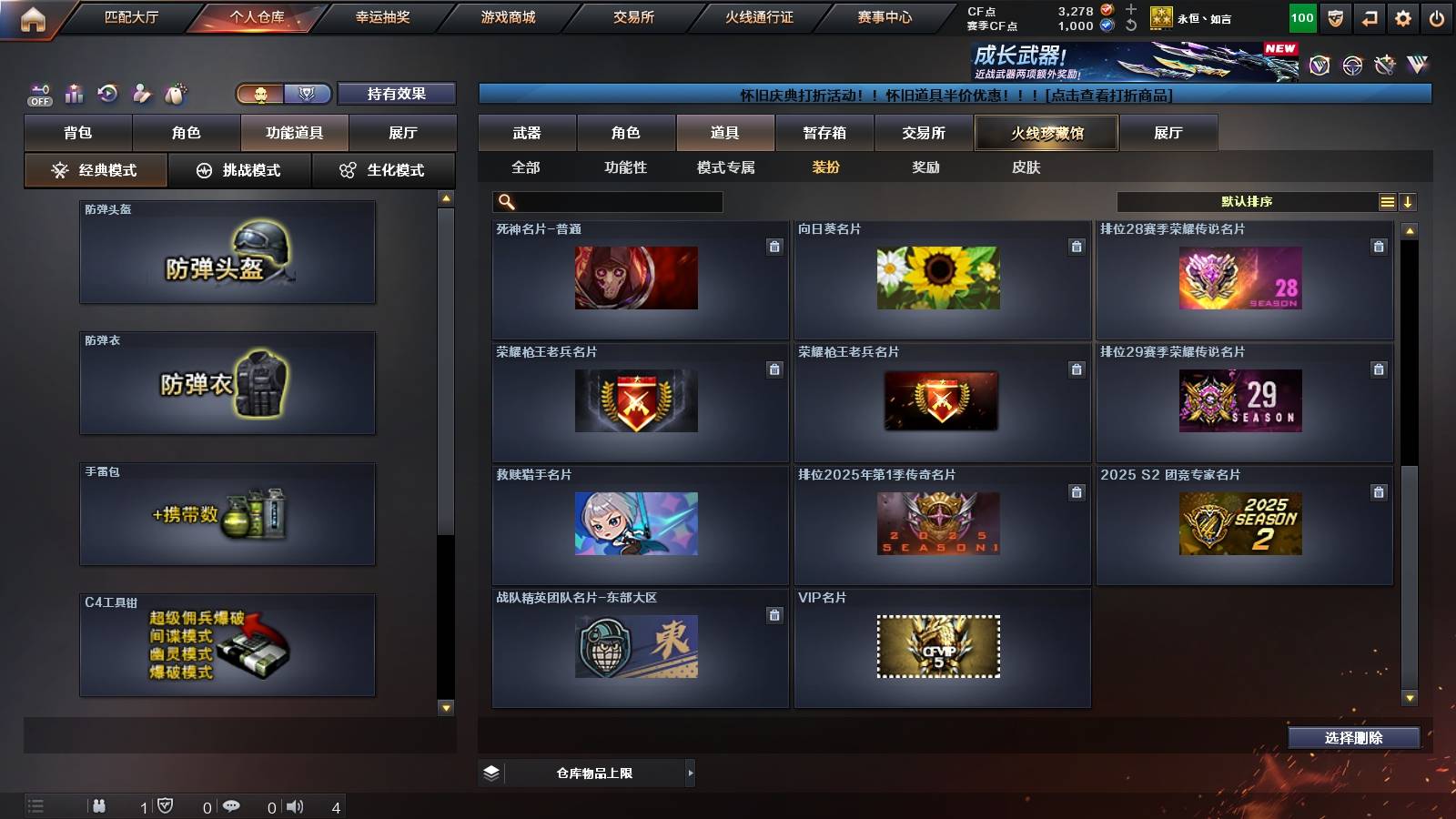Screen dimensions: 1456x819
Task: Click the binoculars spectator icon in bottom bar
Action: point(98,805)
